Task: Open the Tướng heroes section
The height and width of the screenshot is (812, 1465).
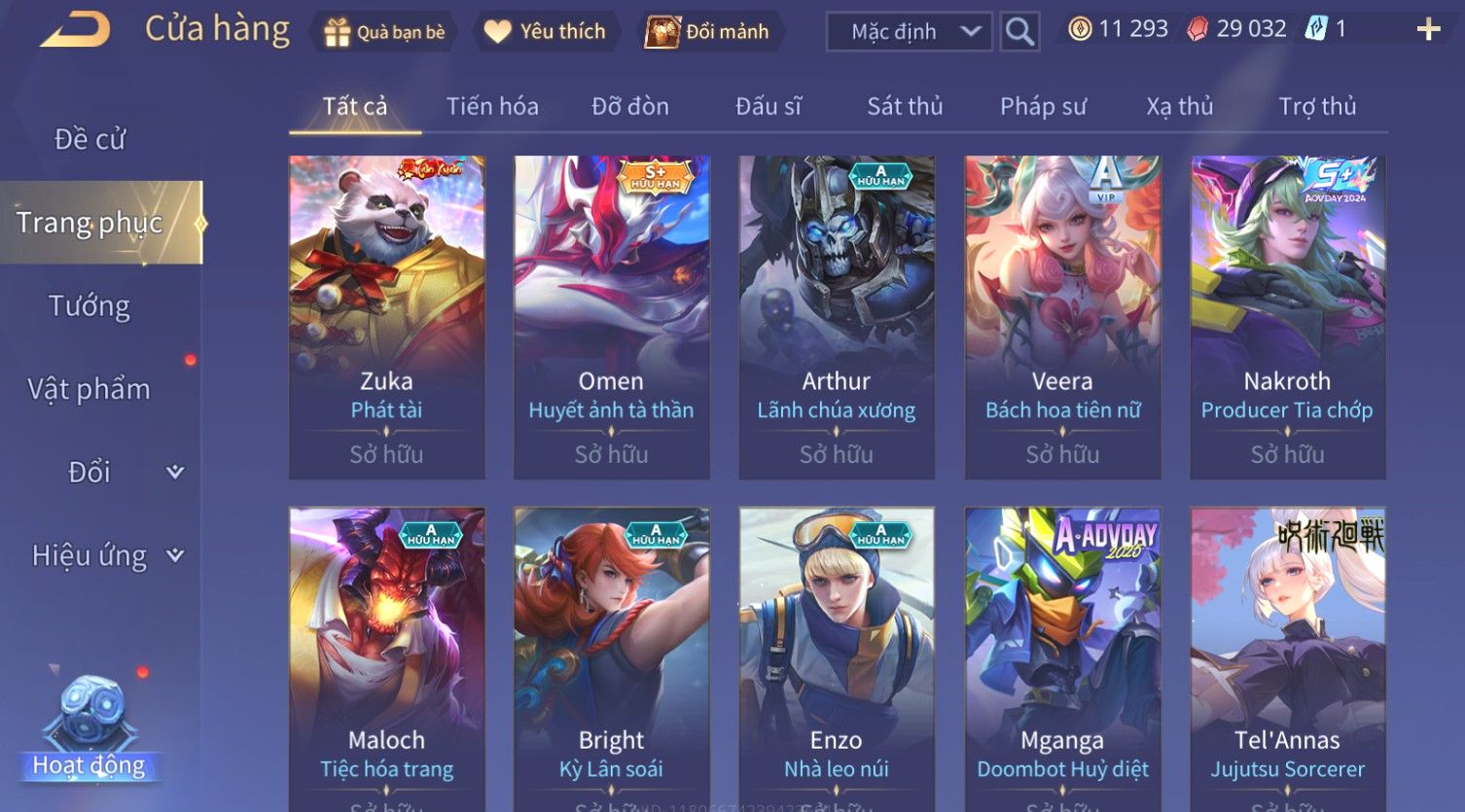Action: [89, 306]
